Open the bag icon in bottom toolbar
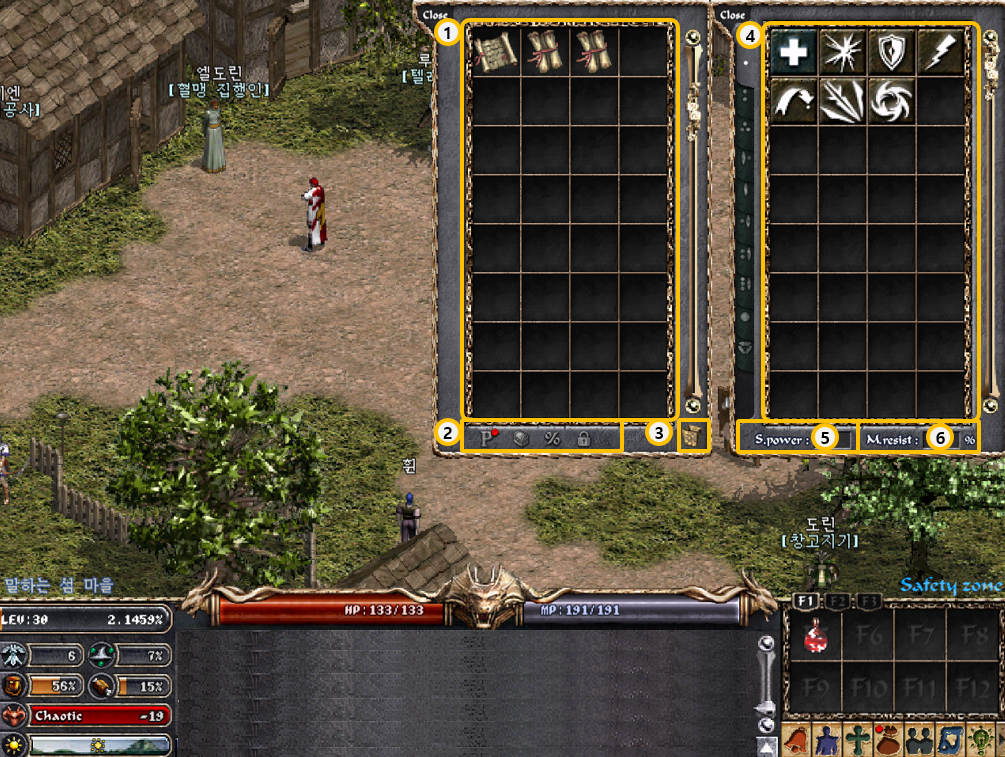Screen dimensions: 1005x757 coord(888,740)
